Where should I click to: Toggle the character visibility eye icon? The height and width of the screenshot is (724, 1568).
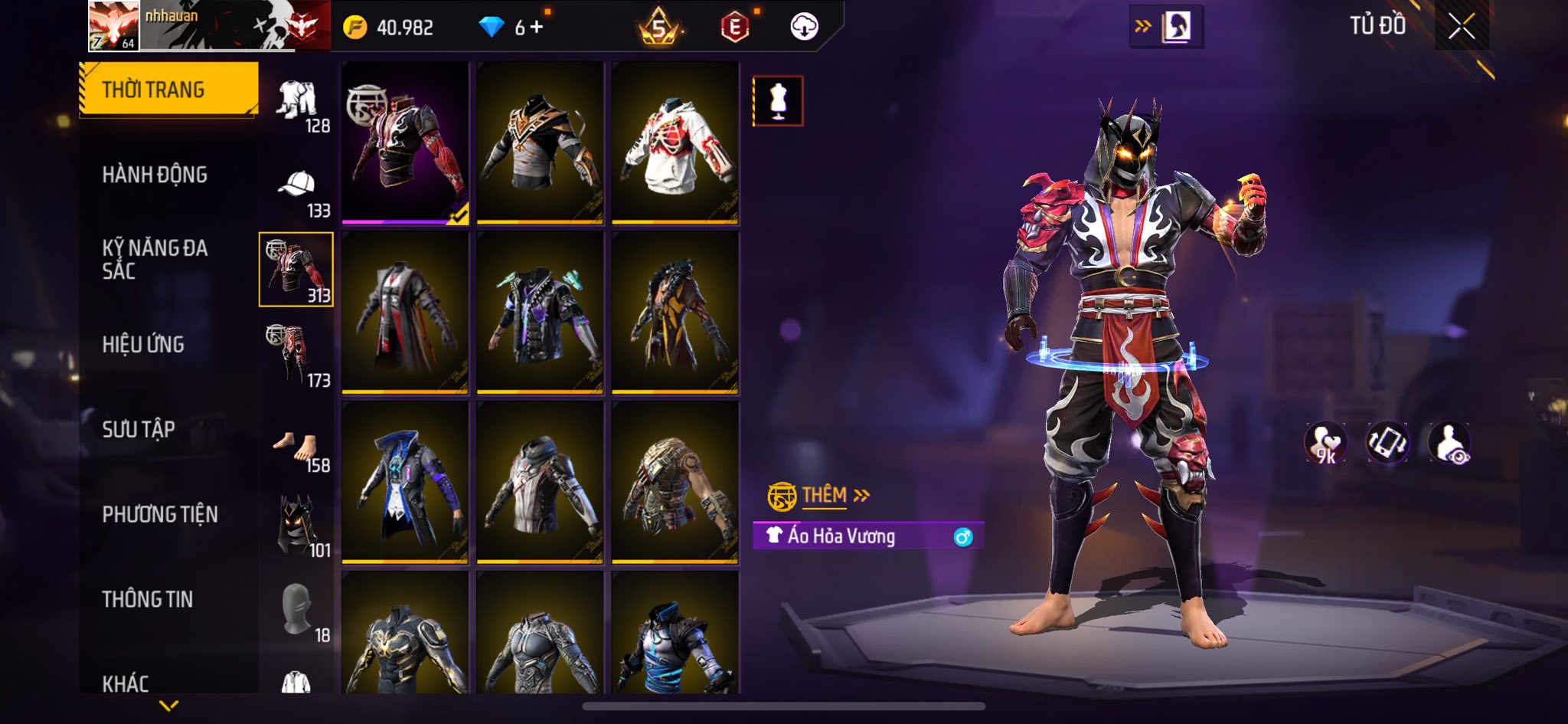[x=1449, y=443]
